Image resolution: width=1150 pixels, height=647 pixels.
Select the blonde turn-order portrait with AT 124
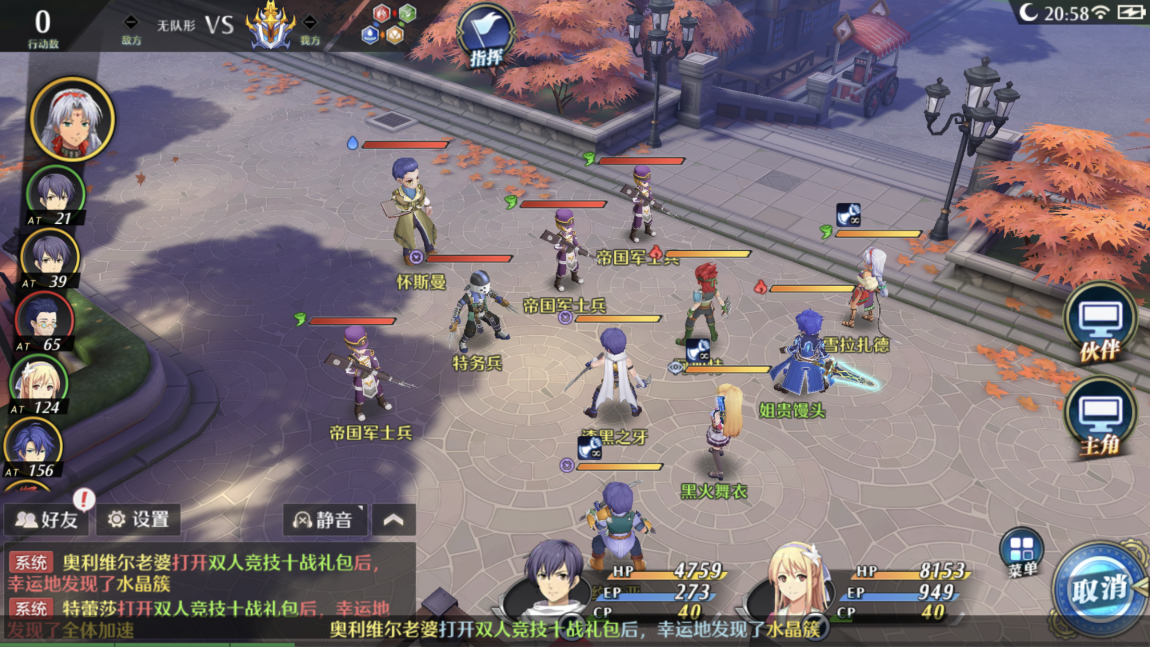(39, 380)
